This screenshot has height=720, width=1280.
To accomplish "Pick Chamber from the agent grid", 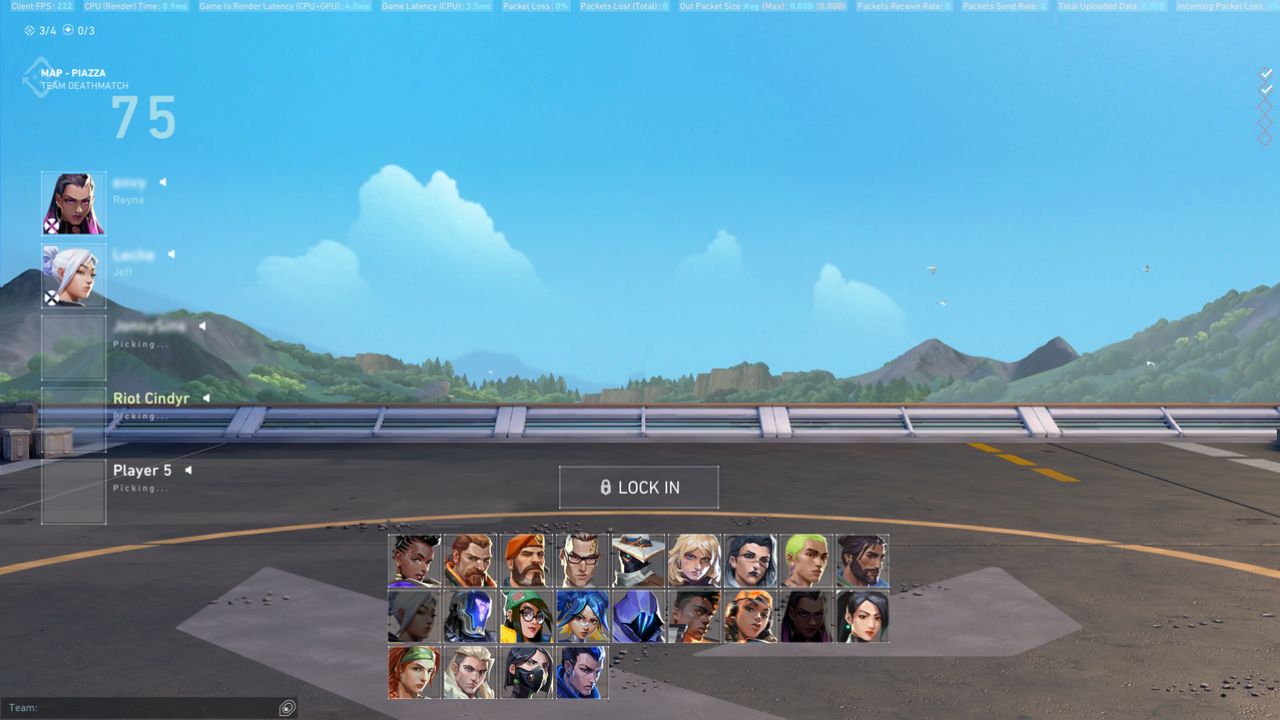I will [583, 561].
